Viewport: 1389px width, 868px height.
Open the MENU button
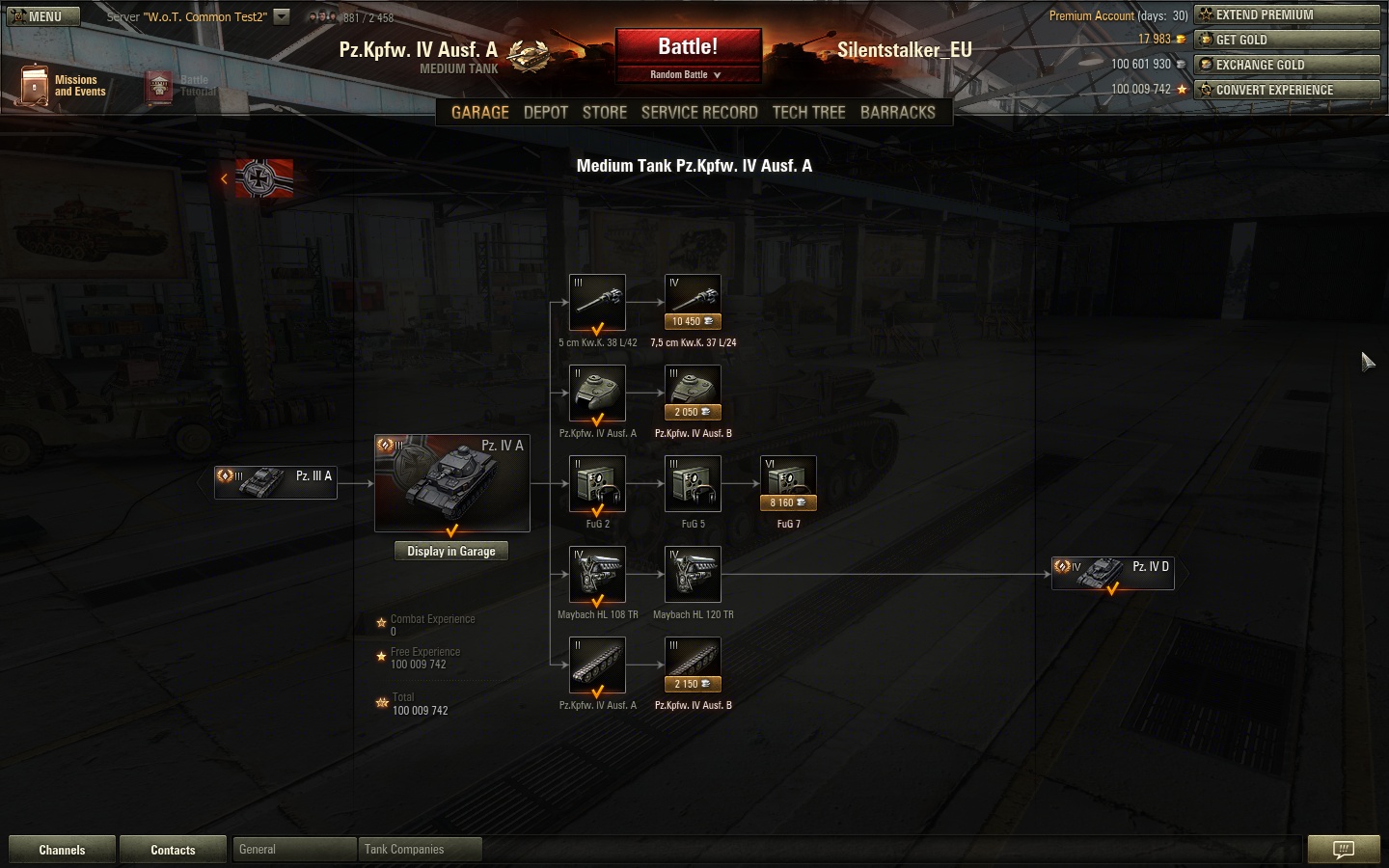43,16
